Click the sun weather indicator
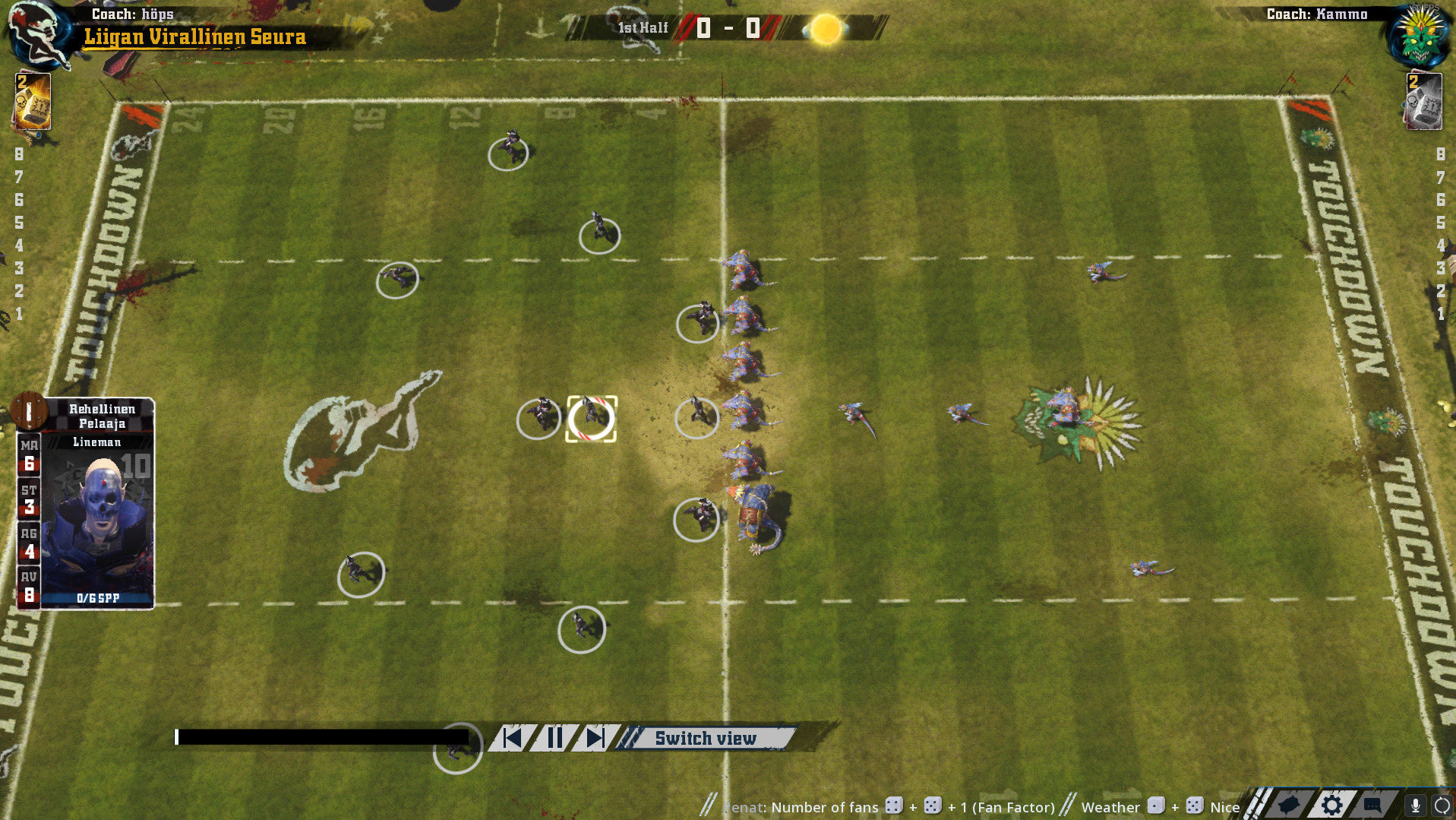The width and height of the screenshot is (1456, 820). (826, 29)
